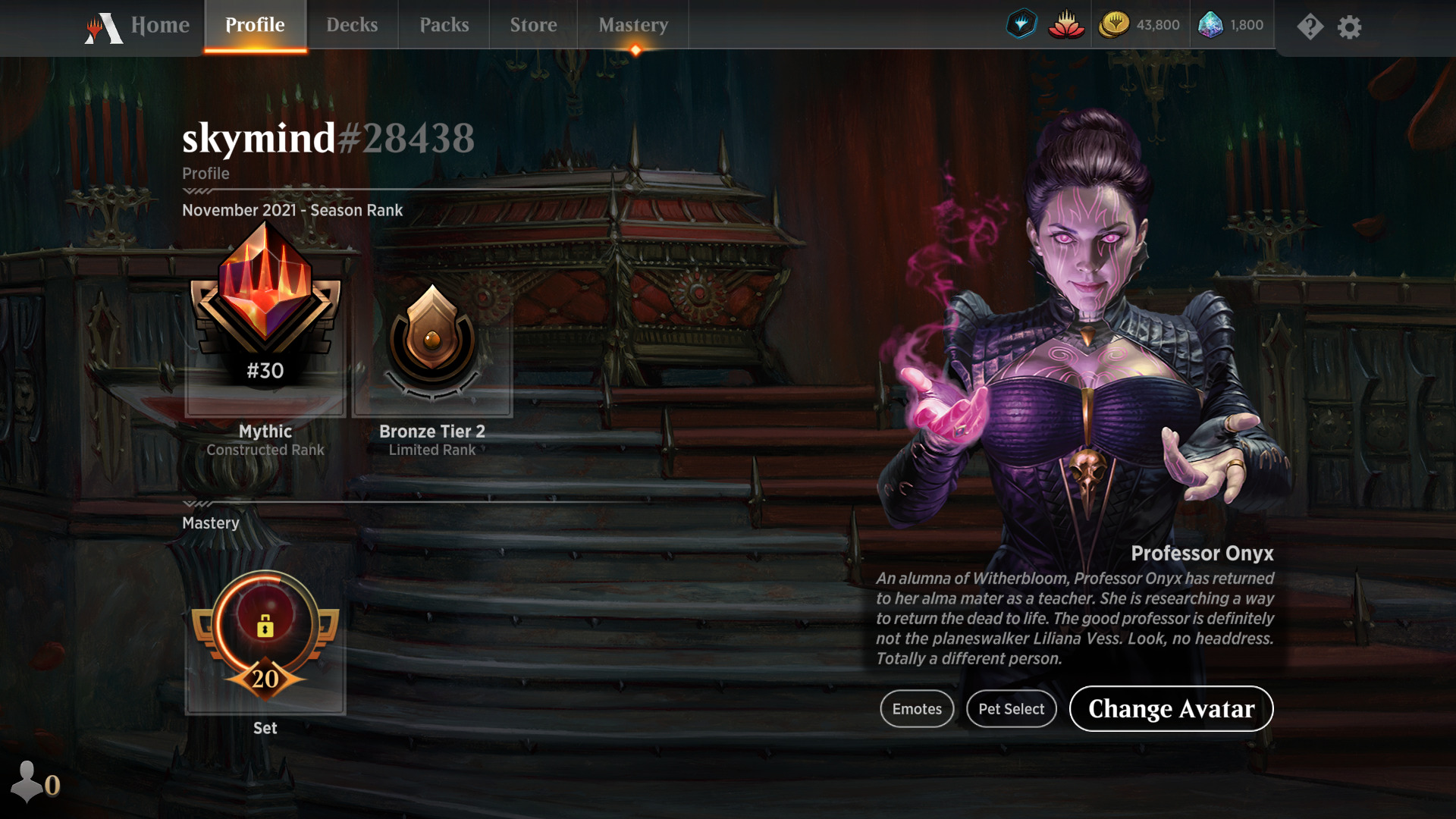Select the Profile tab
Viewport: 1456px width, 819px height.
pos(255,26)
